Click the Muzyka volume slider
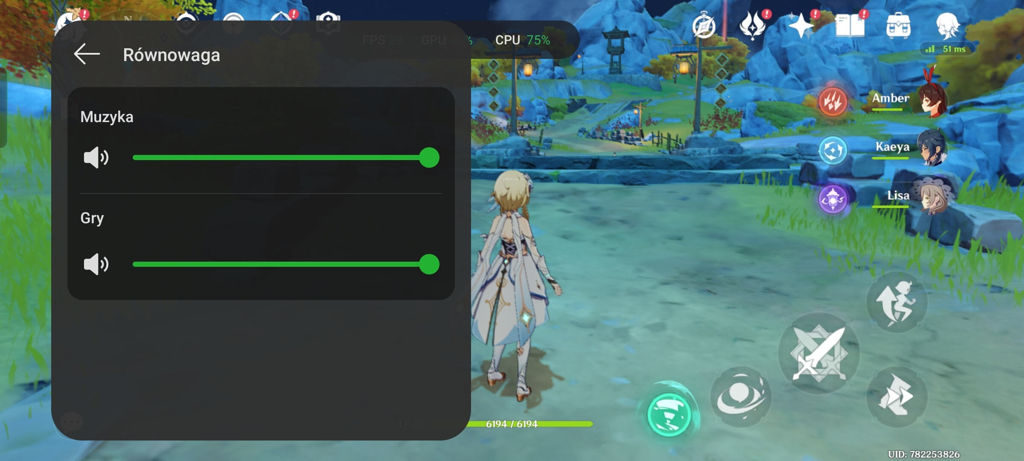 [x=281, y=157]
